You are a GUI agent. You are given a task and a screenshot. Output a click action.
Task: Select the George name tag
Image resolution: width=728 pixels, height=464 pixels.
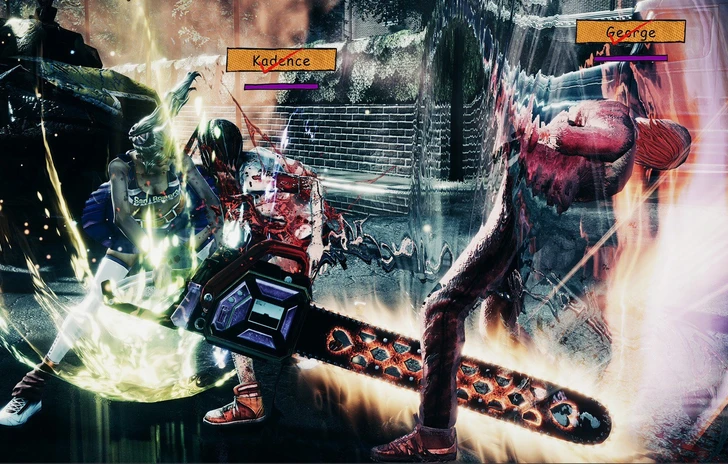(630, 32)
